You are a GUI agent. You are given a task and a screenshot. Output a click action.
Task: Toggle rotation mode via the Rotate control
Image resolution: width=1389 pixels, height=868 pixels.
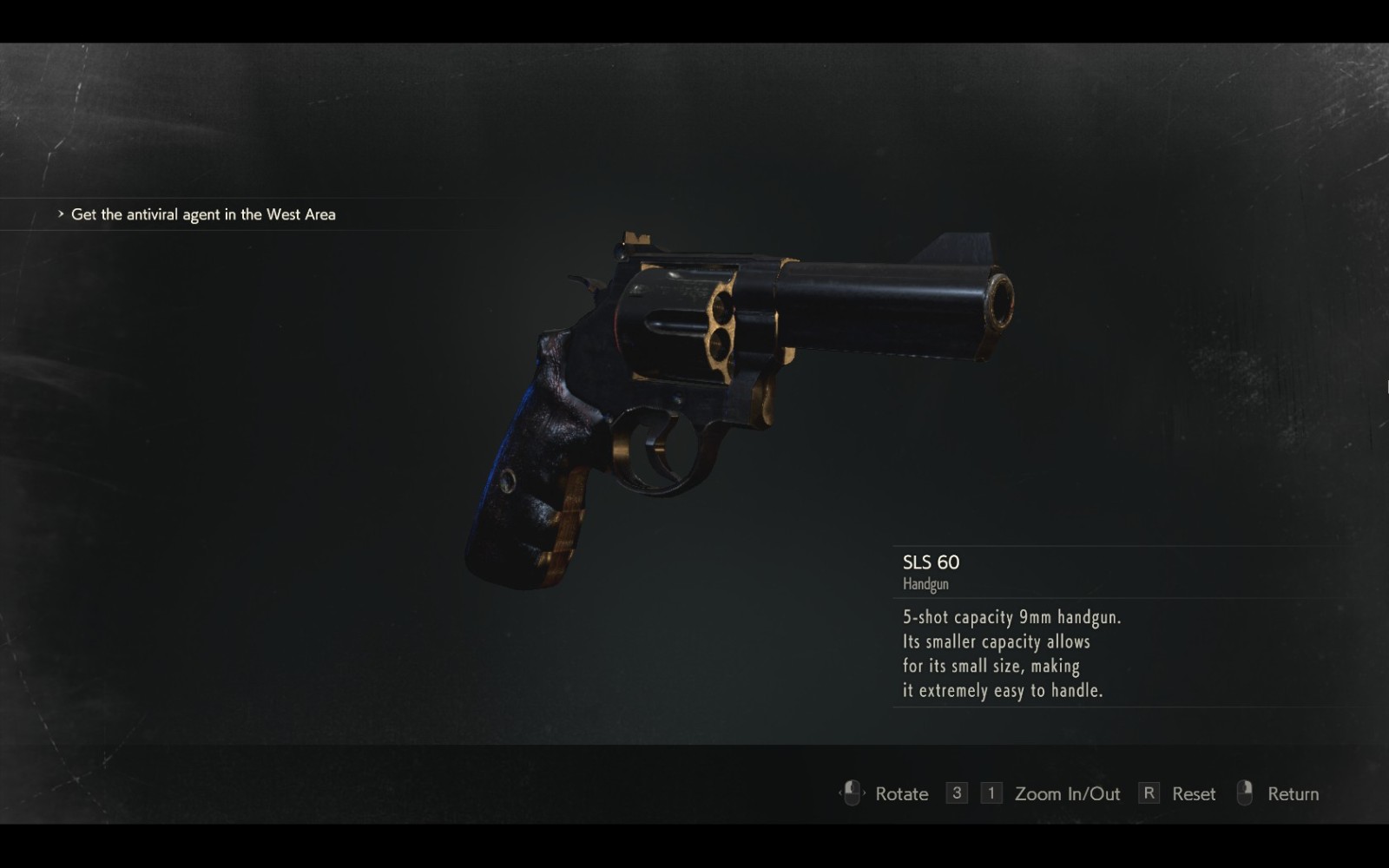[901, 793]
